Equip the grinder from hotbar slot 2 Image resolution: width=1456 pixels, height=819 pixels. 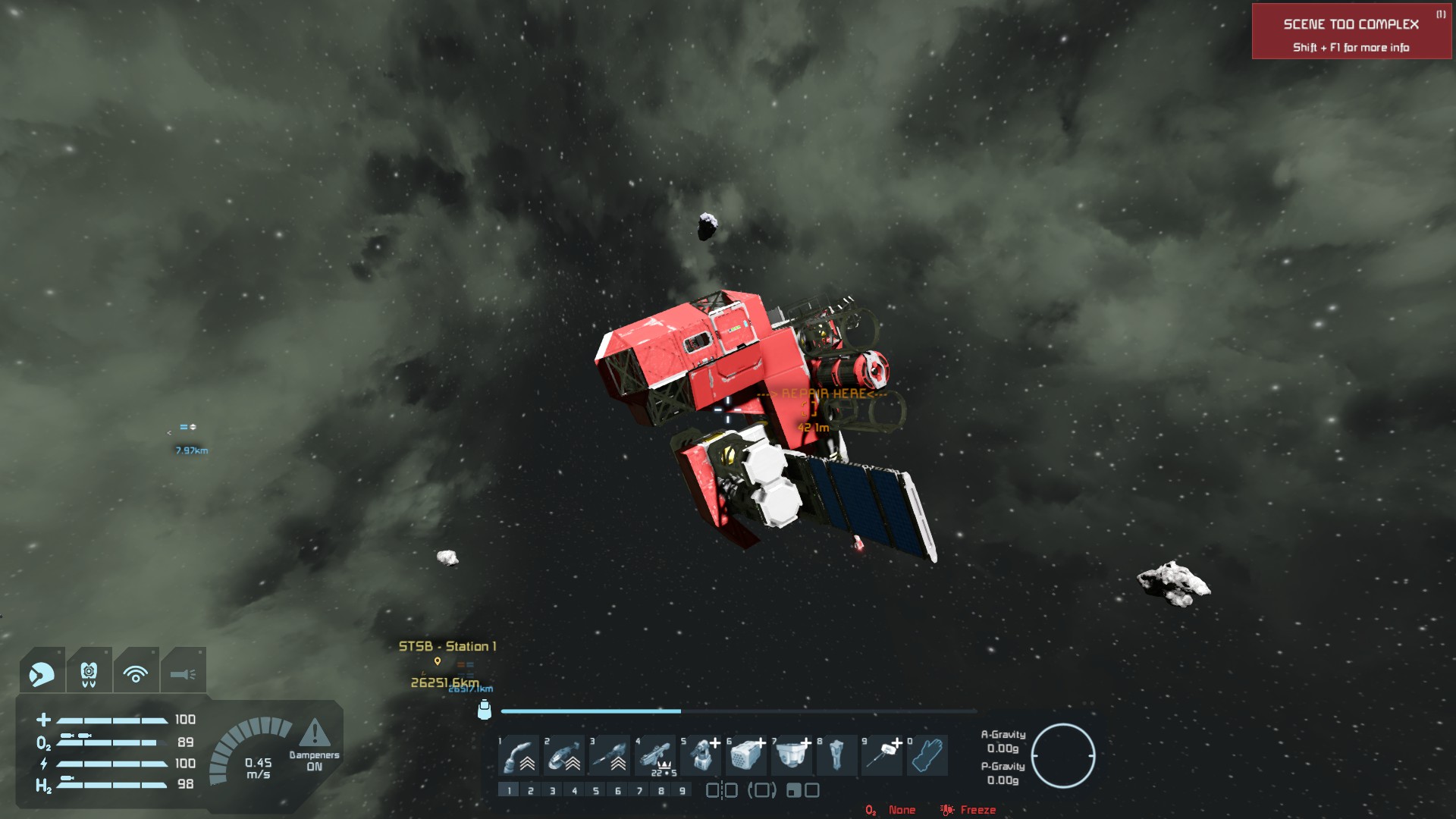point(565,755)
